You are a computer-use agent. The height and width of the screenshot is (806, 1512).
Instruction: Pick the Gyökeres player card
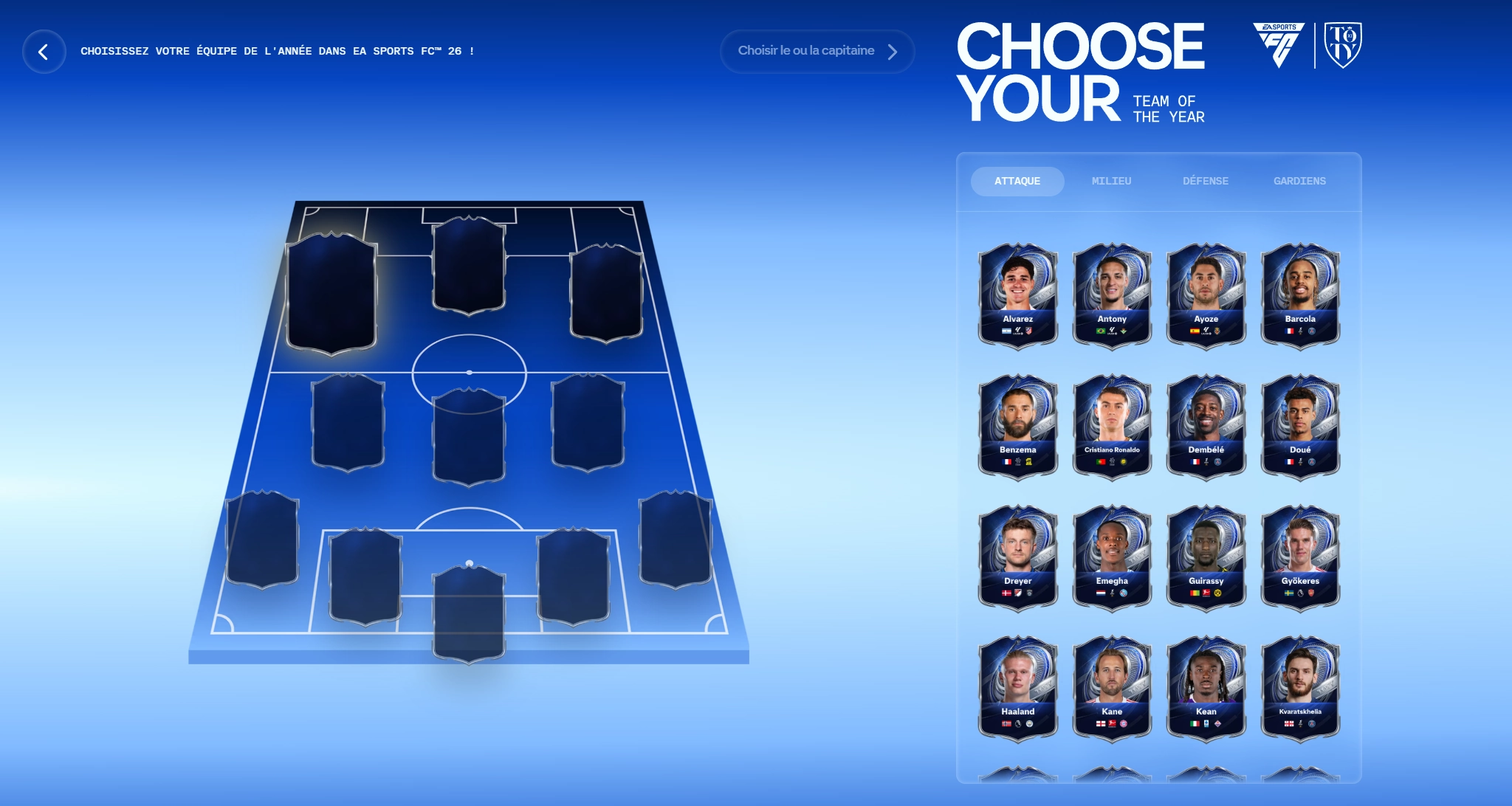[1300, 557]
